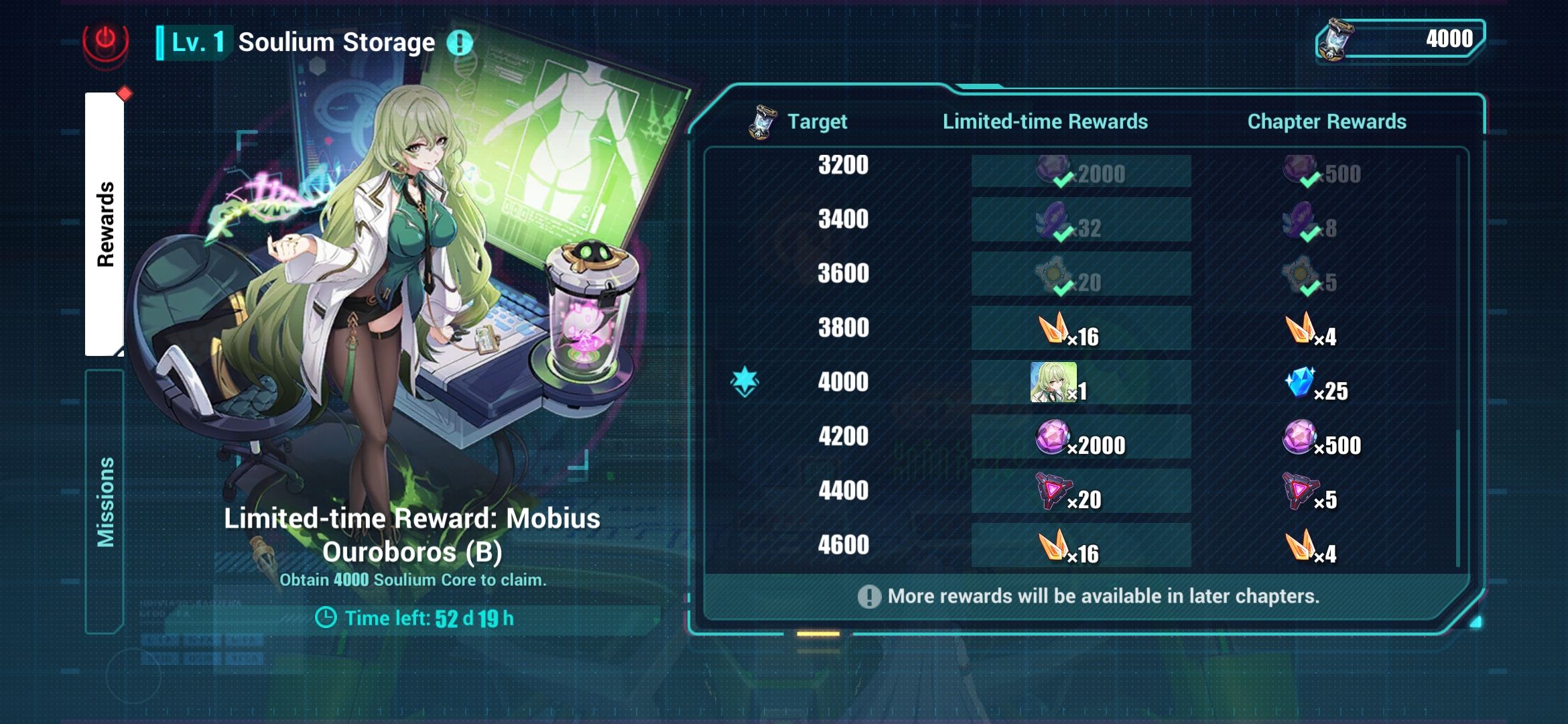
Task: Click the clock icon next to Time left
Action: coord(327,618)
